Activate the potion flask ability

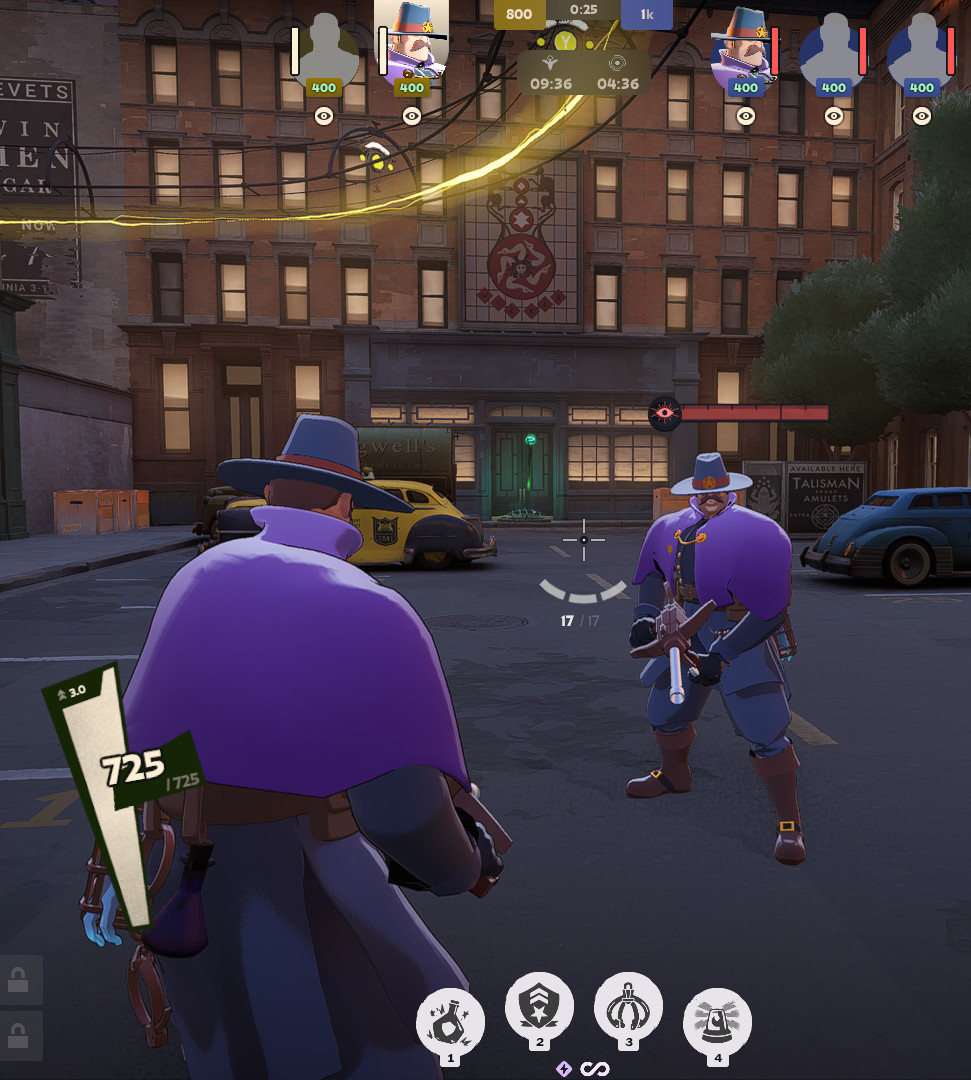click(x=450, y=1020)
